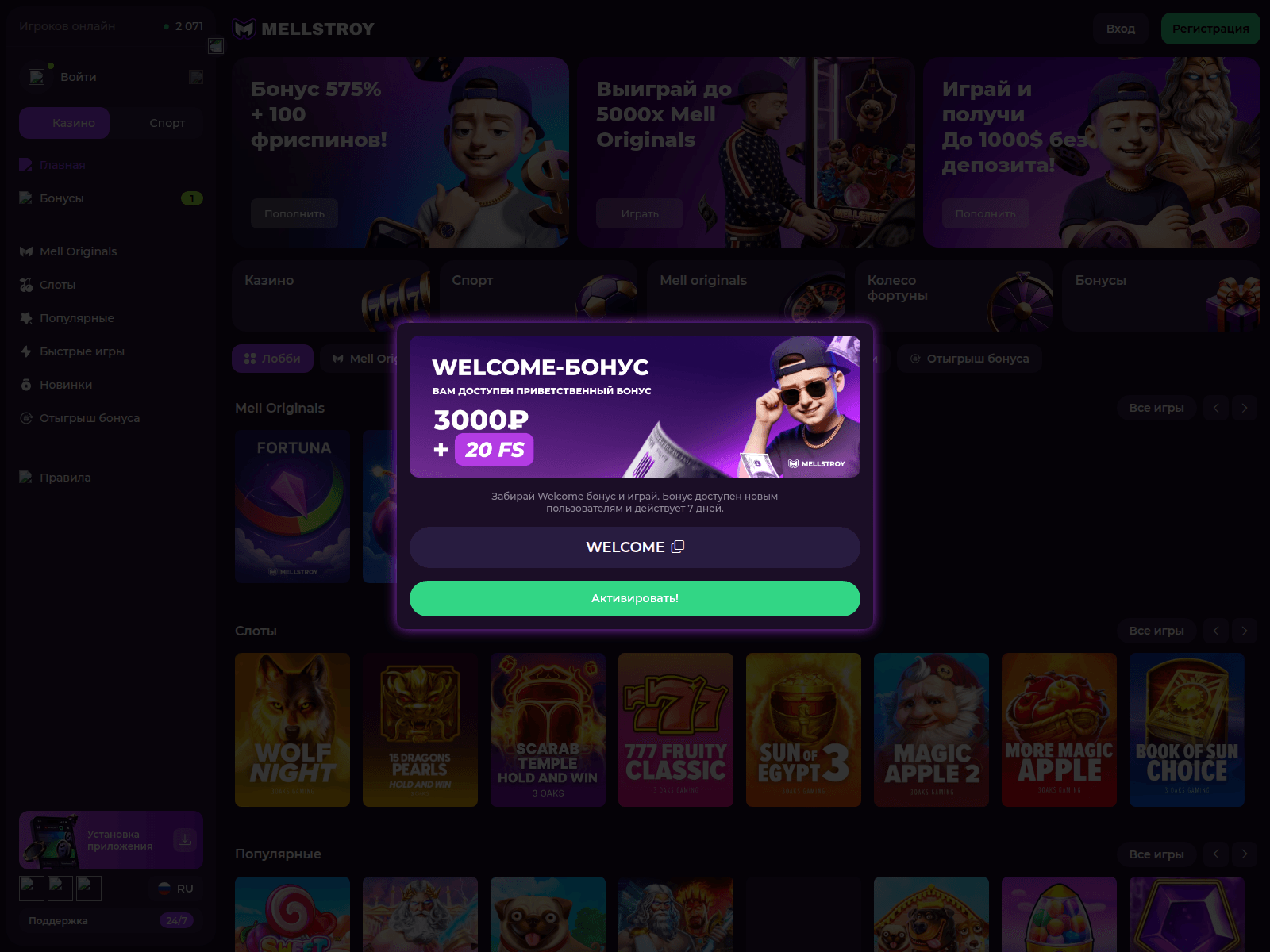Open the Регистрация sign-up button
The width and height of the screenshot is (1270, 952).
click(1210, 29)
